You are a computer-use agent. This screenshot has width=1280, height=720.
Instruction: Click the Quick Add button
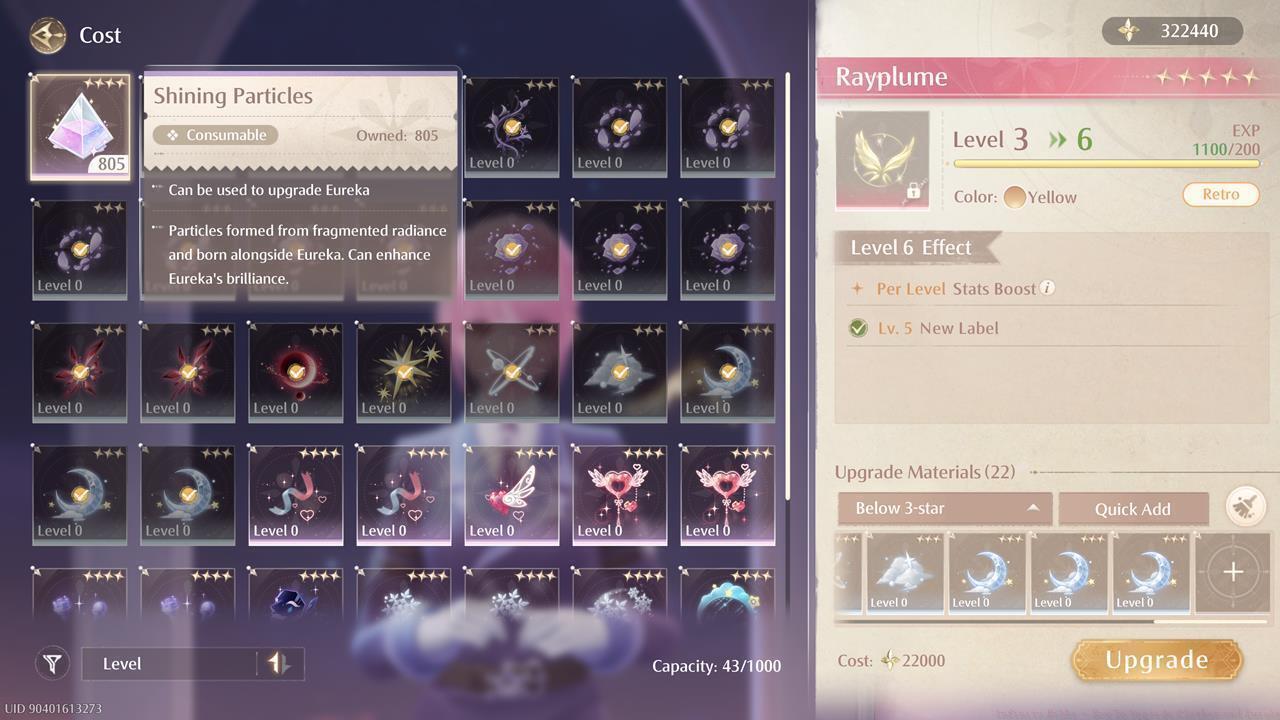(x=1134, y=508)
